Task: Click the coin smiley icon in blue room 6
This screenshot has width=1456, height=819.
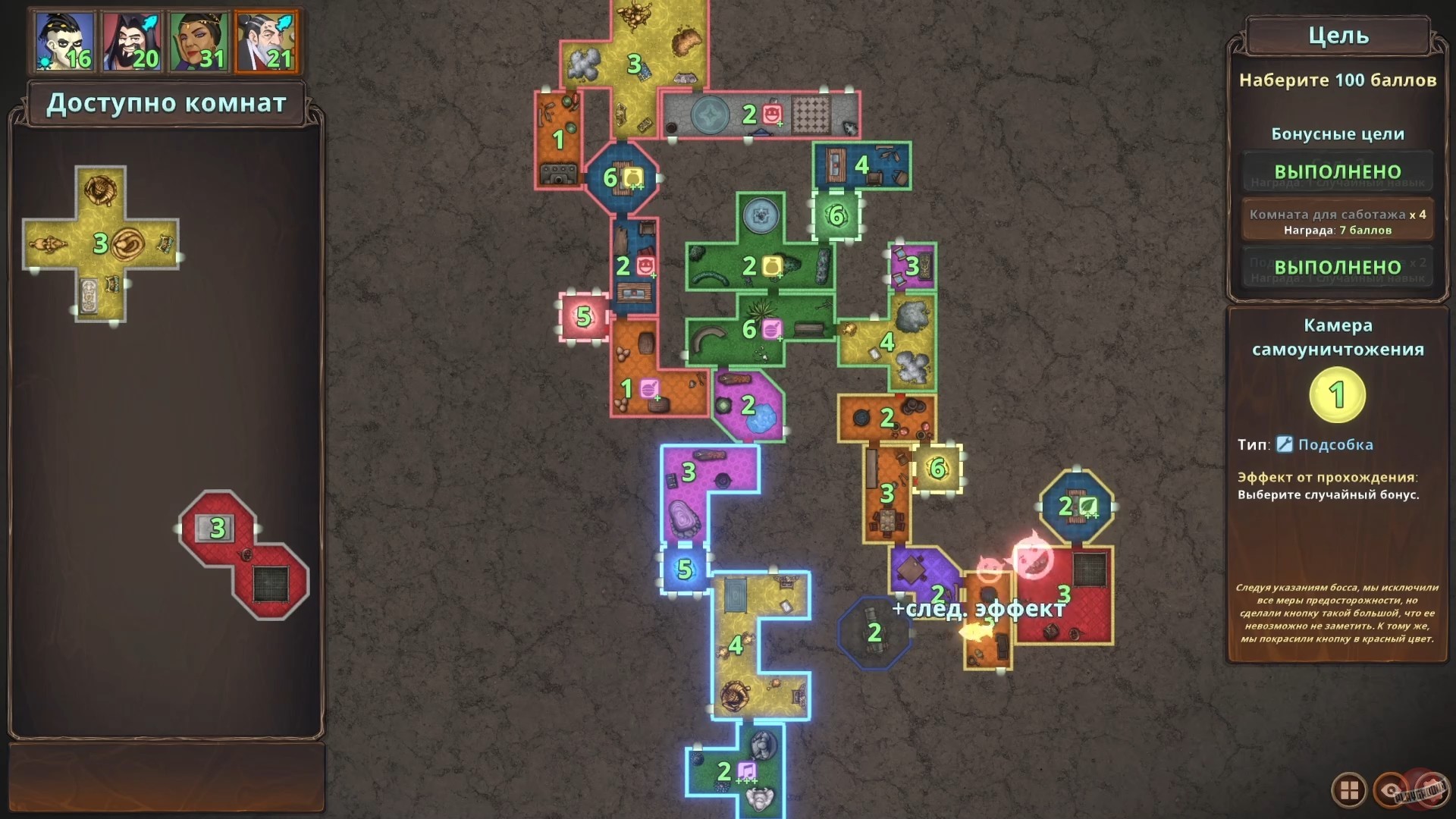Action: (x=632, y=178)
